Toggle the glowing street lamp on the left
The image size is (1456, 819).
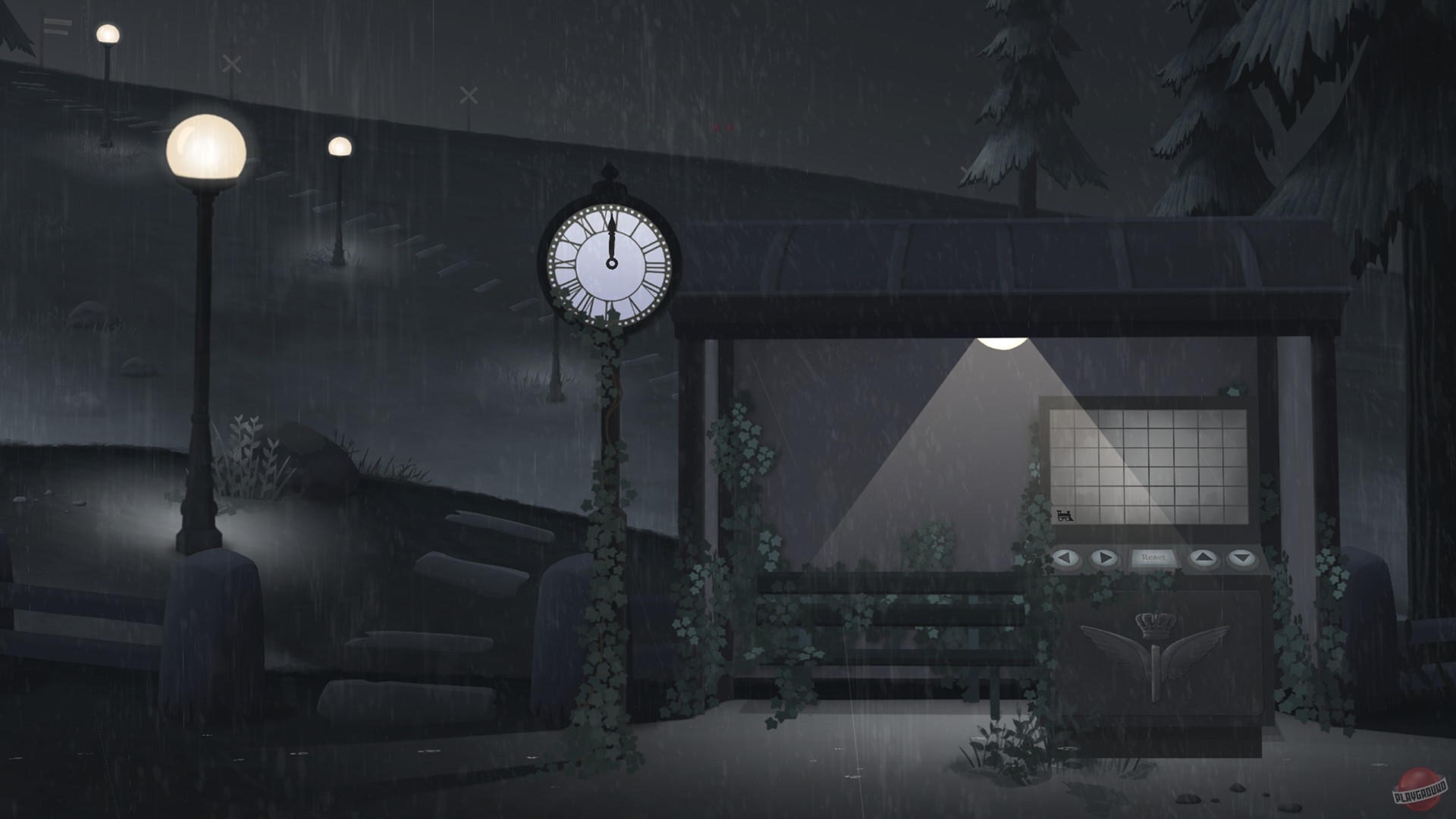205,148
